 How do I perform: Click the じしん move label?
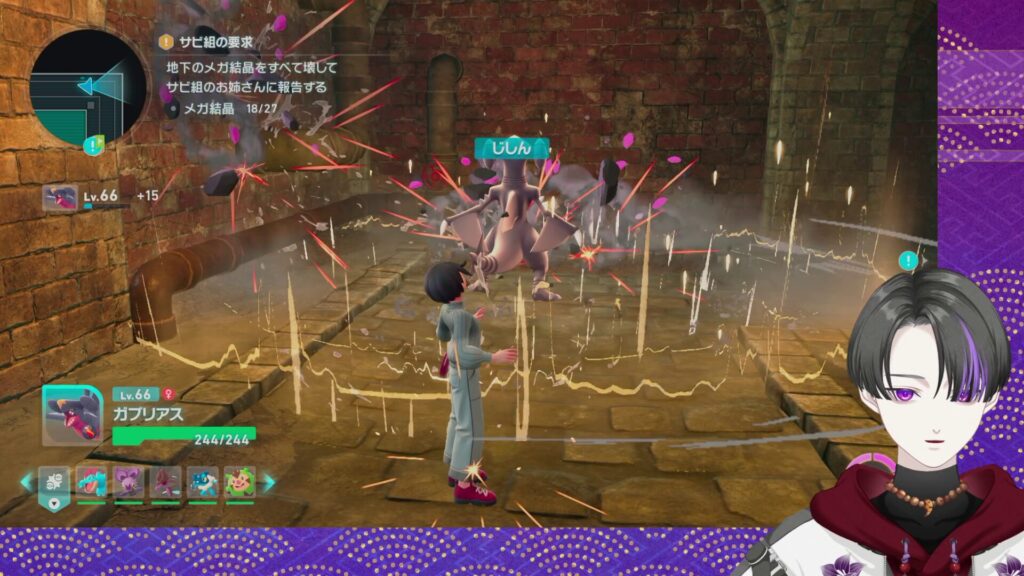[513, 149]
